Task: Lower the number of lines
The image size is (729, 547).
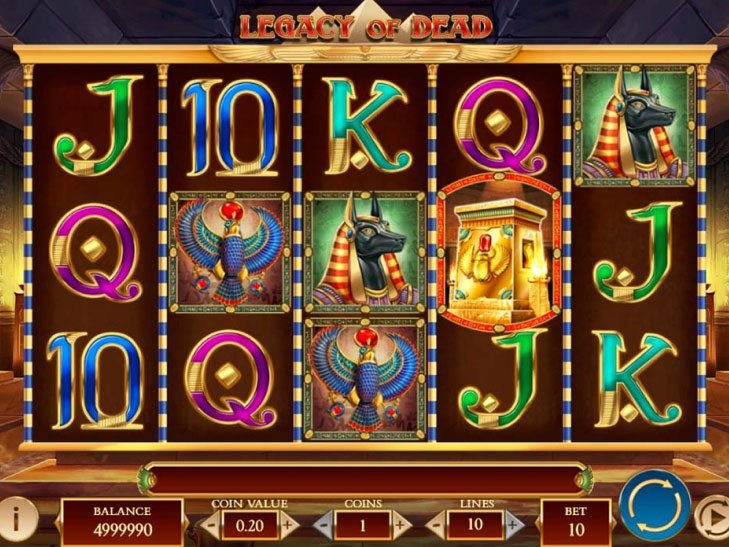Action: tap(435, 523)
